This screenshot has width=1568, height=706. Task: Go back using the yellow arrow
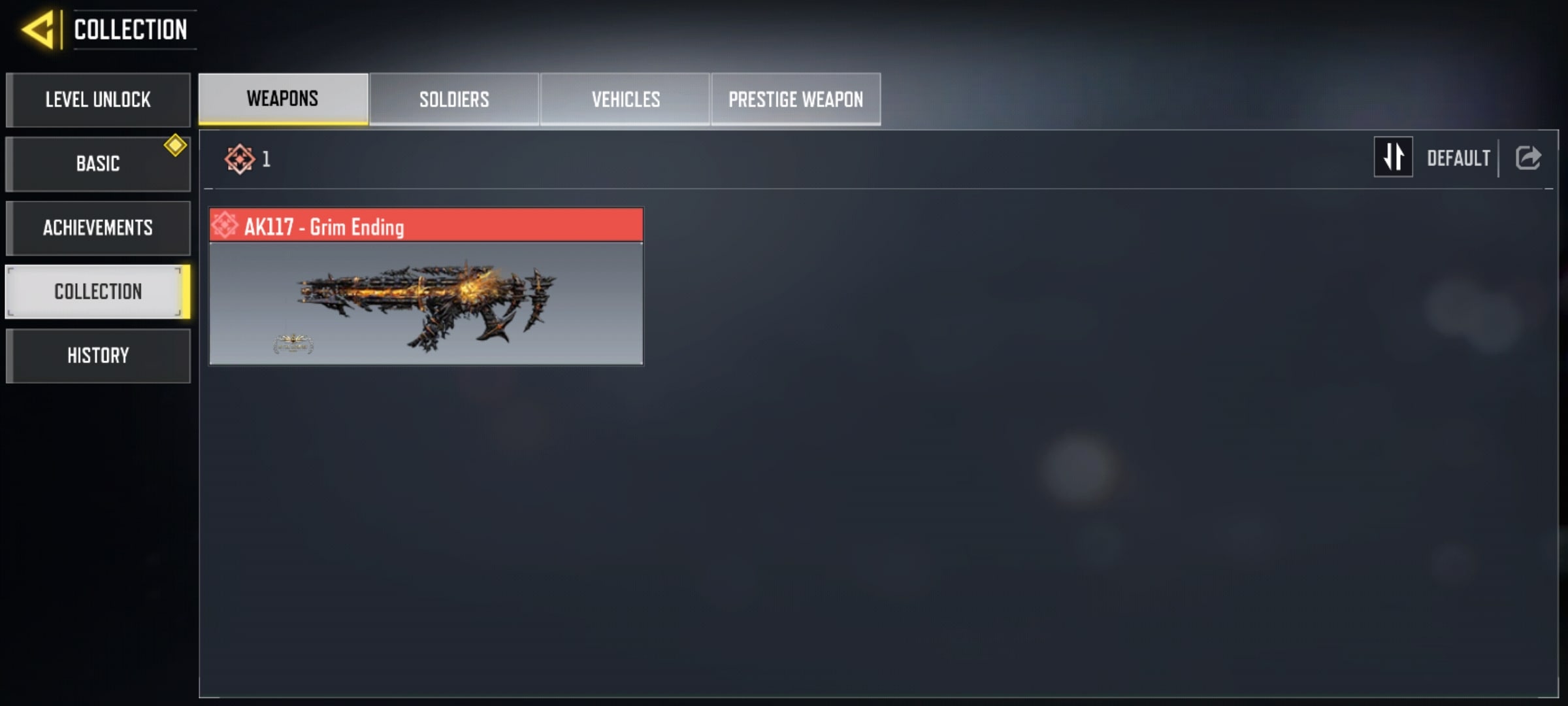pyautogui.click(x=38, y=30)
